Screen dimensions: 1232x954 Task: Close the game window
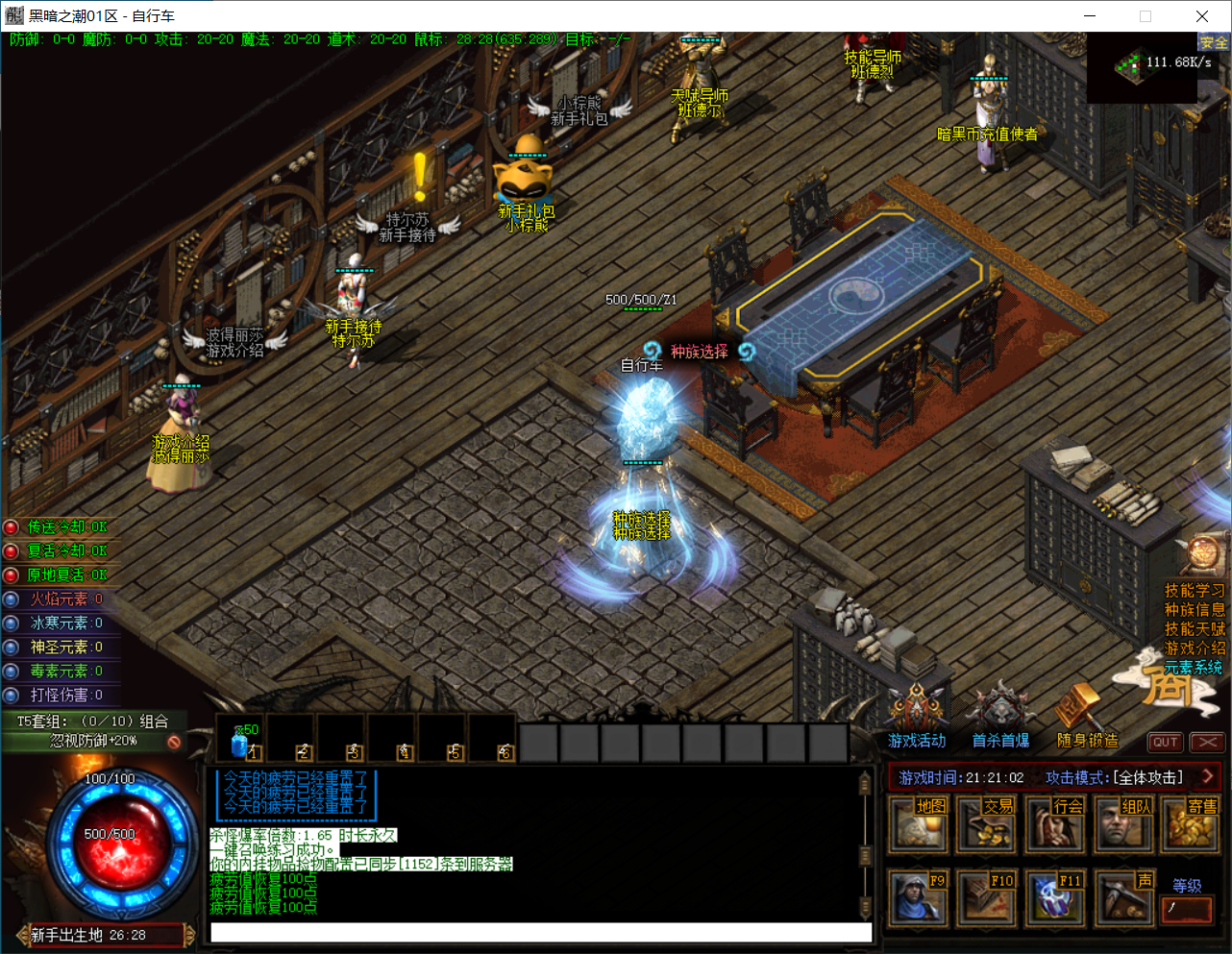tap(1201, 16)
